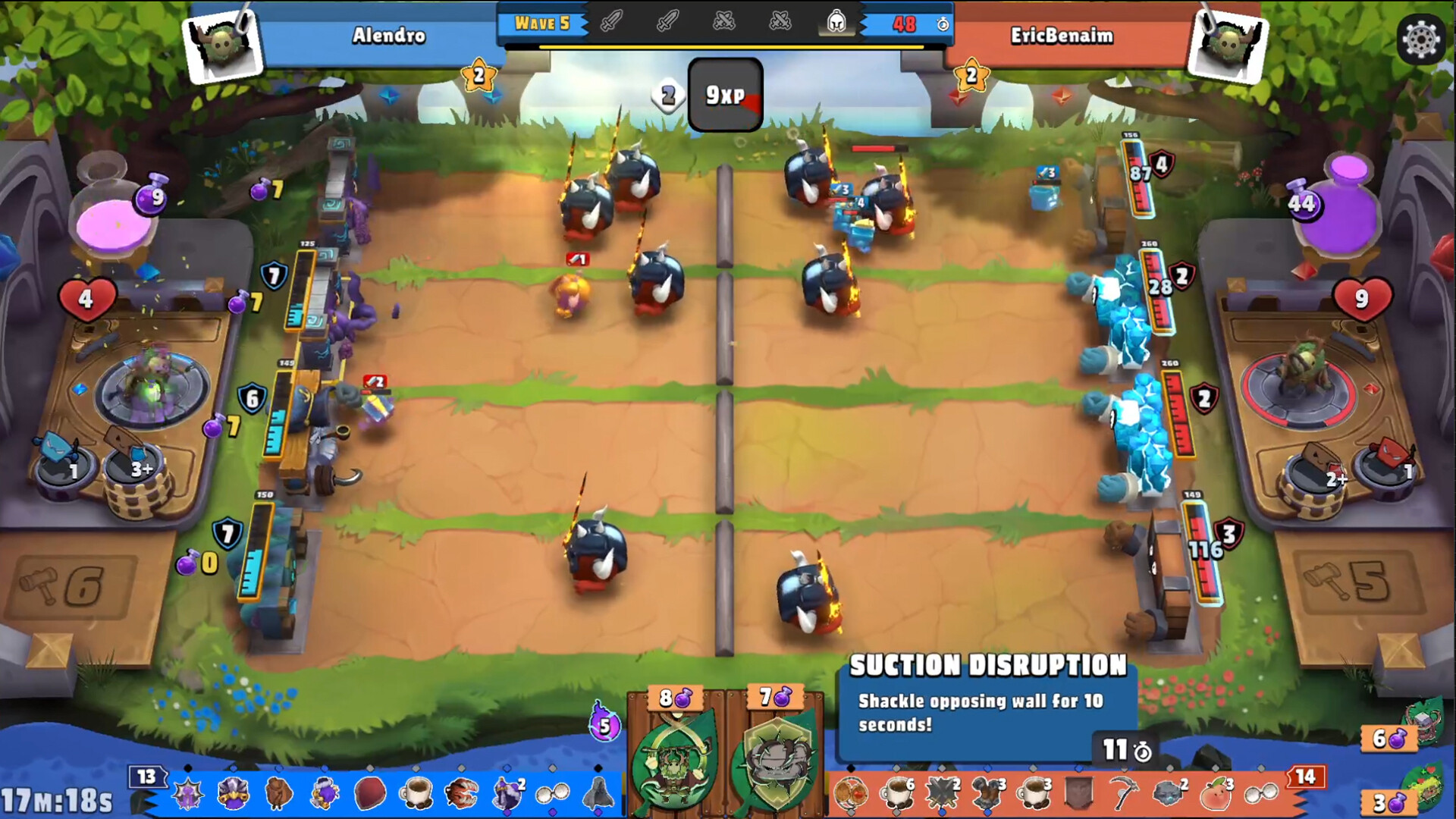Viewport: 1456px width, 819px height.
Task: Toggle the stopwatch beside the red 48 timer
Action: [943, 24]
